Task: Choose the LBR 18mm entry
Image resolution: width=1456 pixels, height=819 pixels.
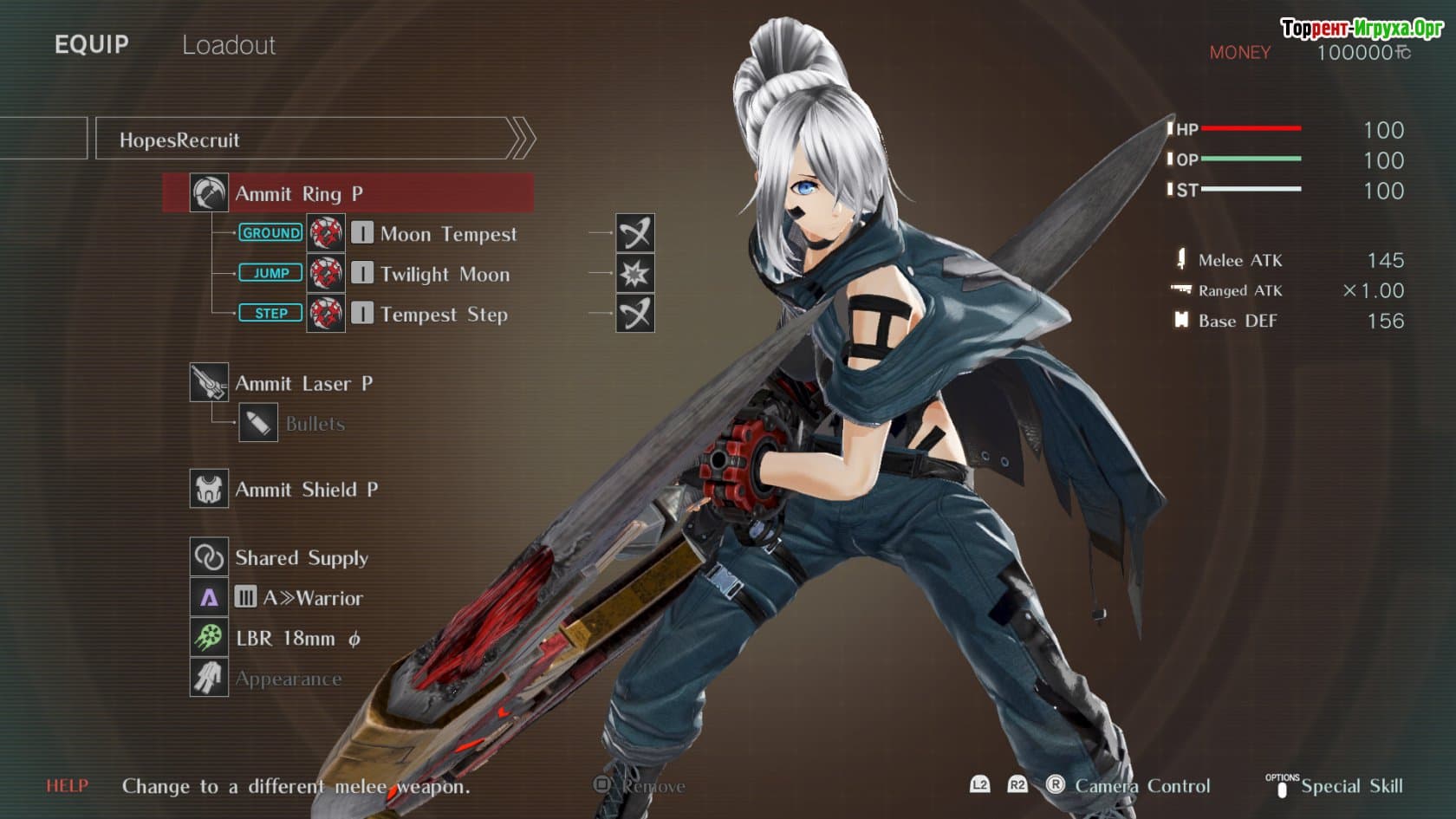Action: click(297, 639)
